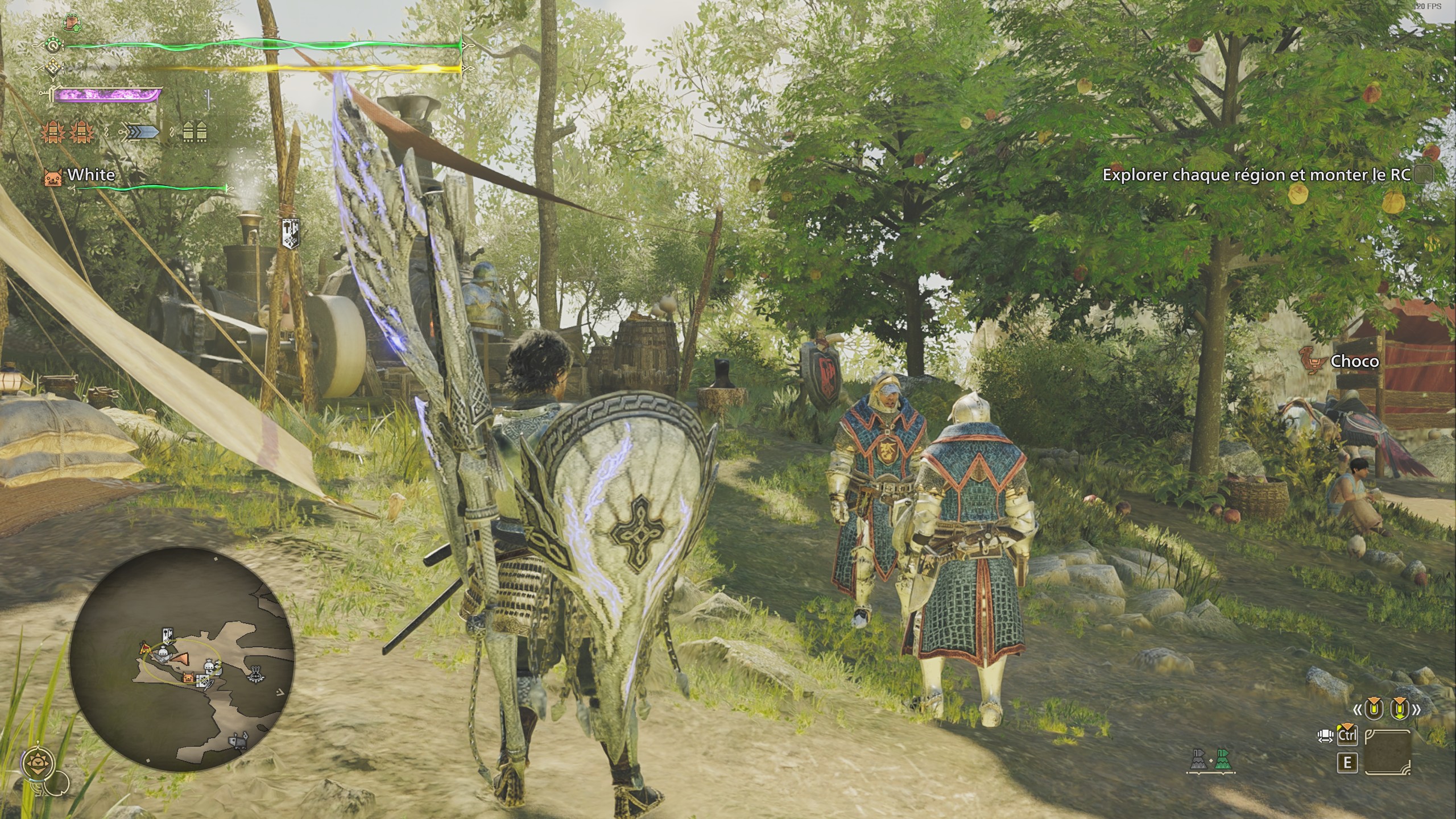Image resolution: width=1456 pixels, height=819 pixels.
Task: Click the purple sharpness gauge bar
Action: (106, 96)
